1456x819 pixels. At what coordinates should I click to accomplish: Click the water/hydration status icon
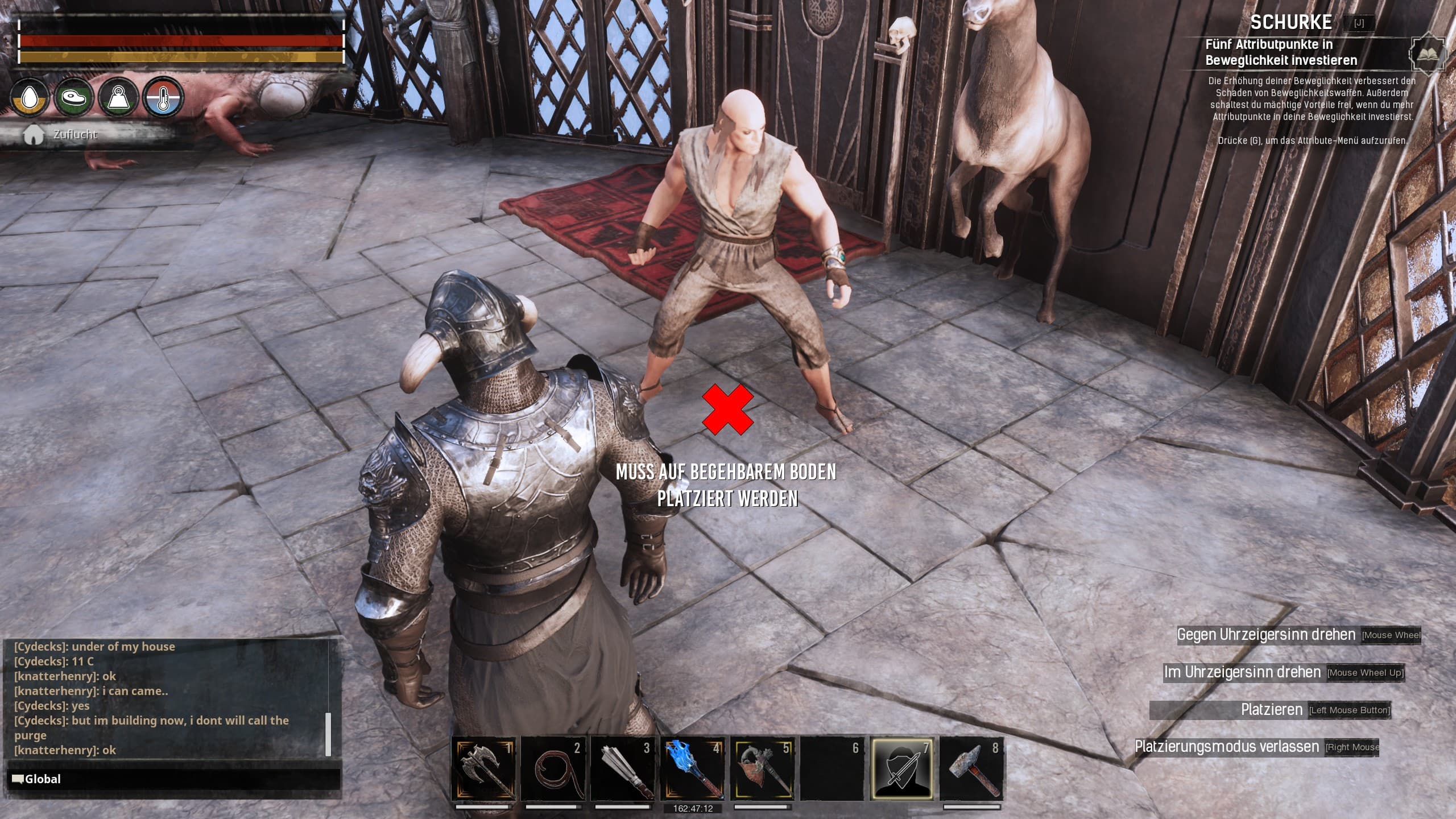pyautogui.click(x=30, y=98)
